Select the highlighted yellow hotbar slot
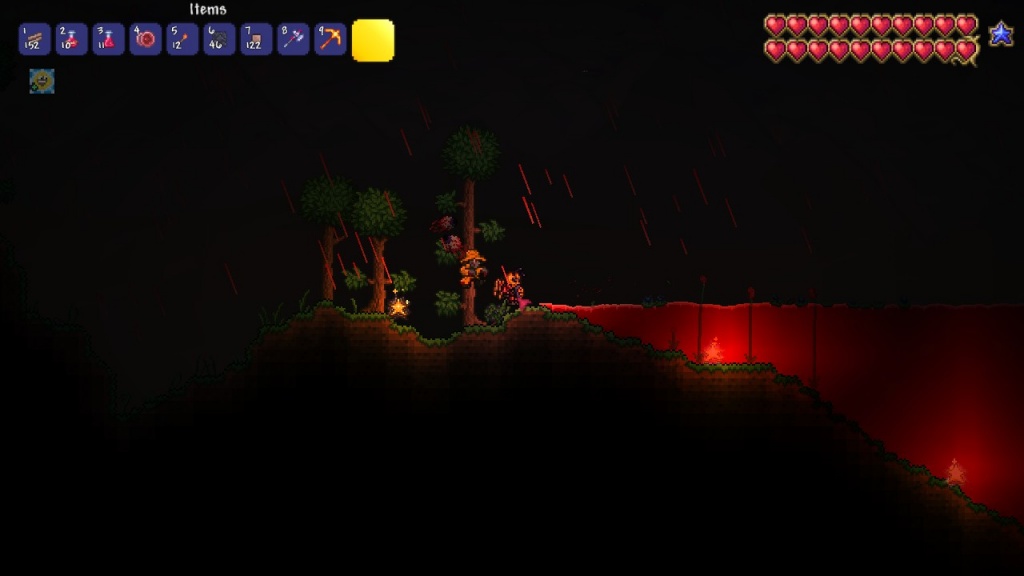Image resolution: width=1024 pixels, height=576 pixels. (373, 40)
